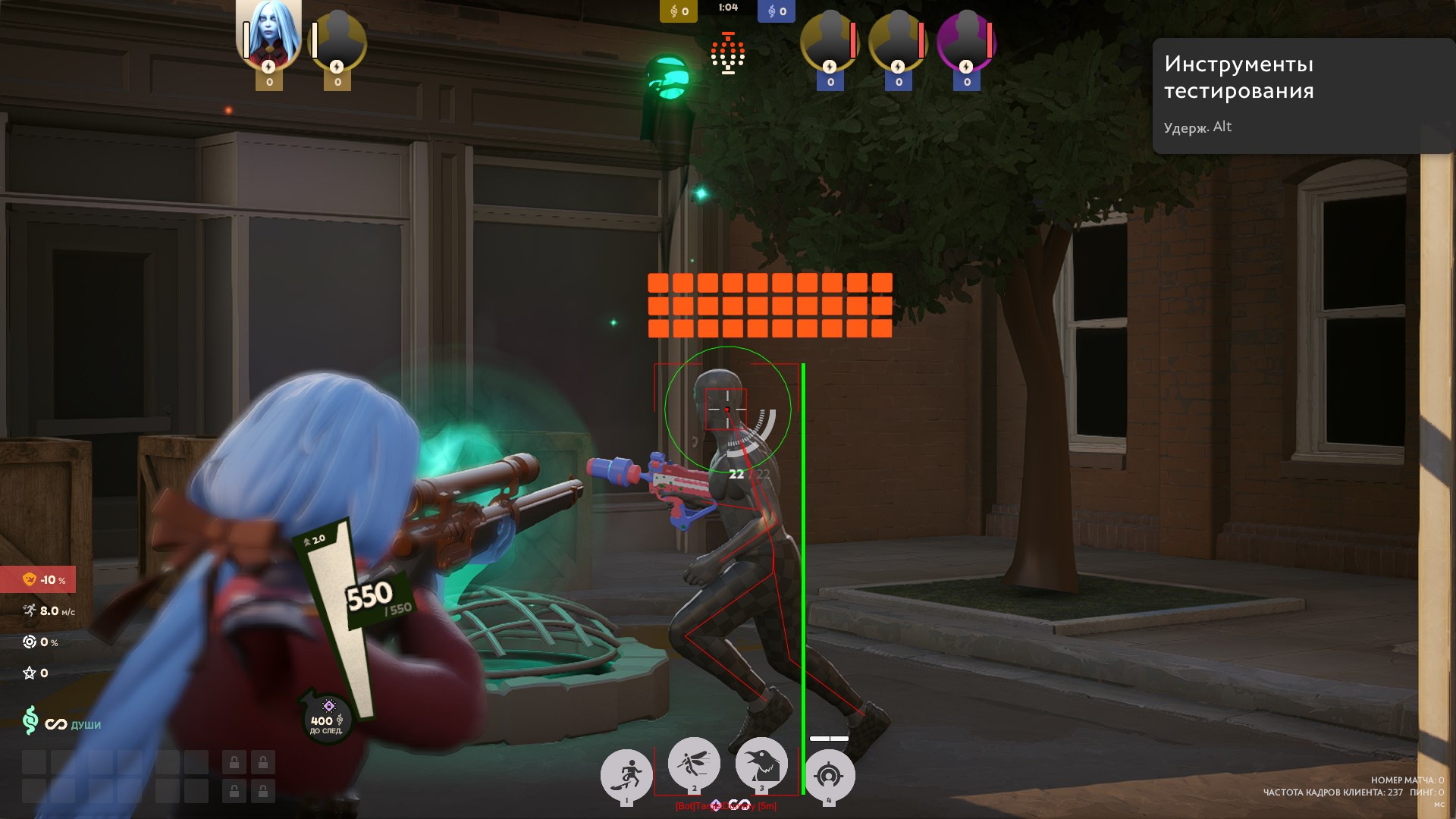Image resolution: width=1456 pixels, height=819 pixels.
Task: Select the purple-ringed enemy portrait
Action: click(966, 42)
